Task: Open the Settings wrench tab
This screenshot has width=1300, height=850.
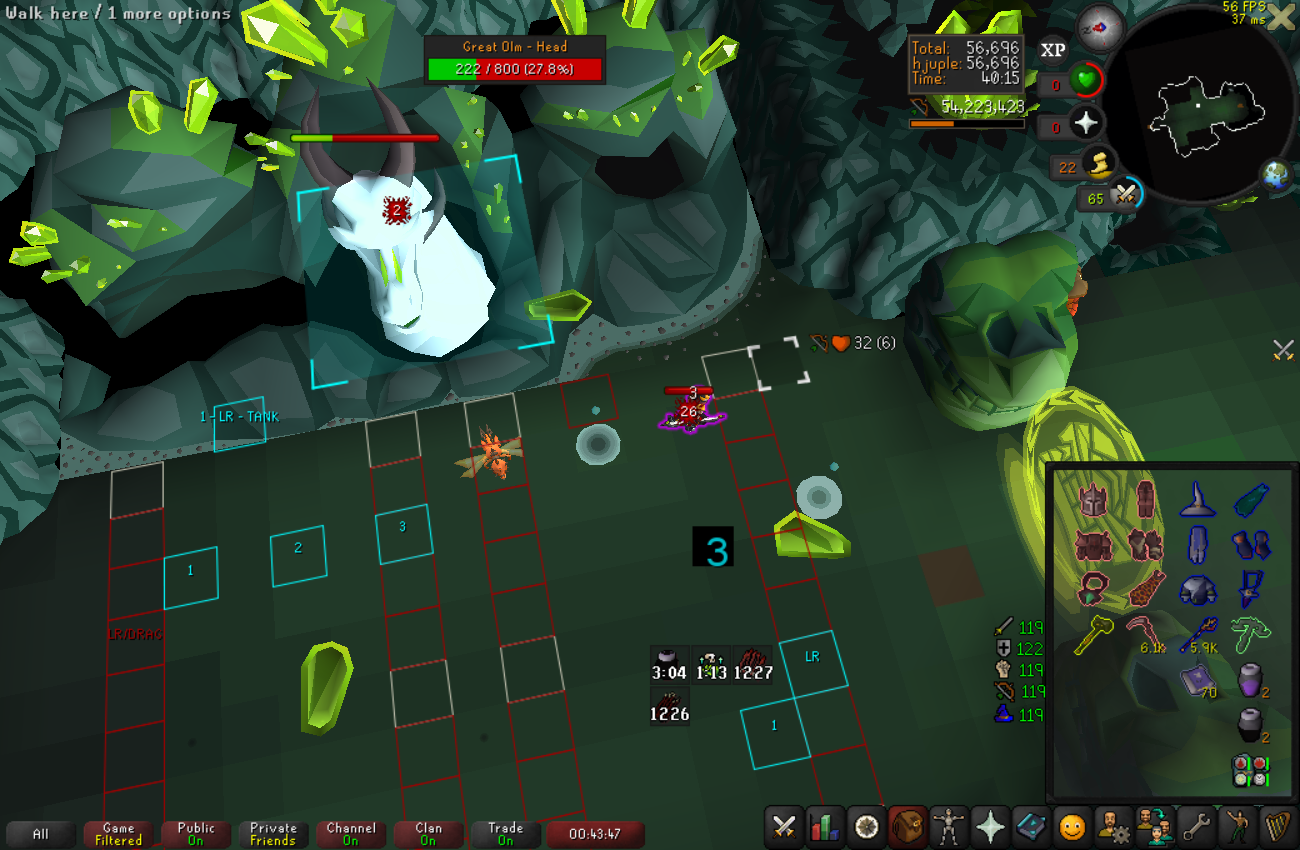Action: 1195,827
